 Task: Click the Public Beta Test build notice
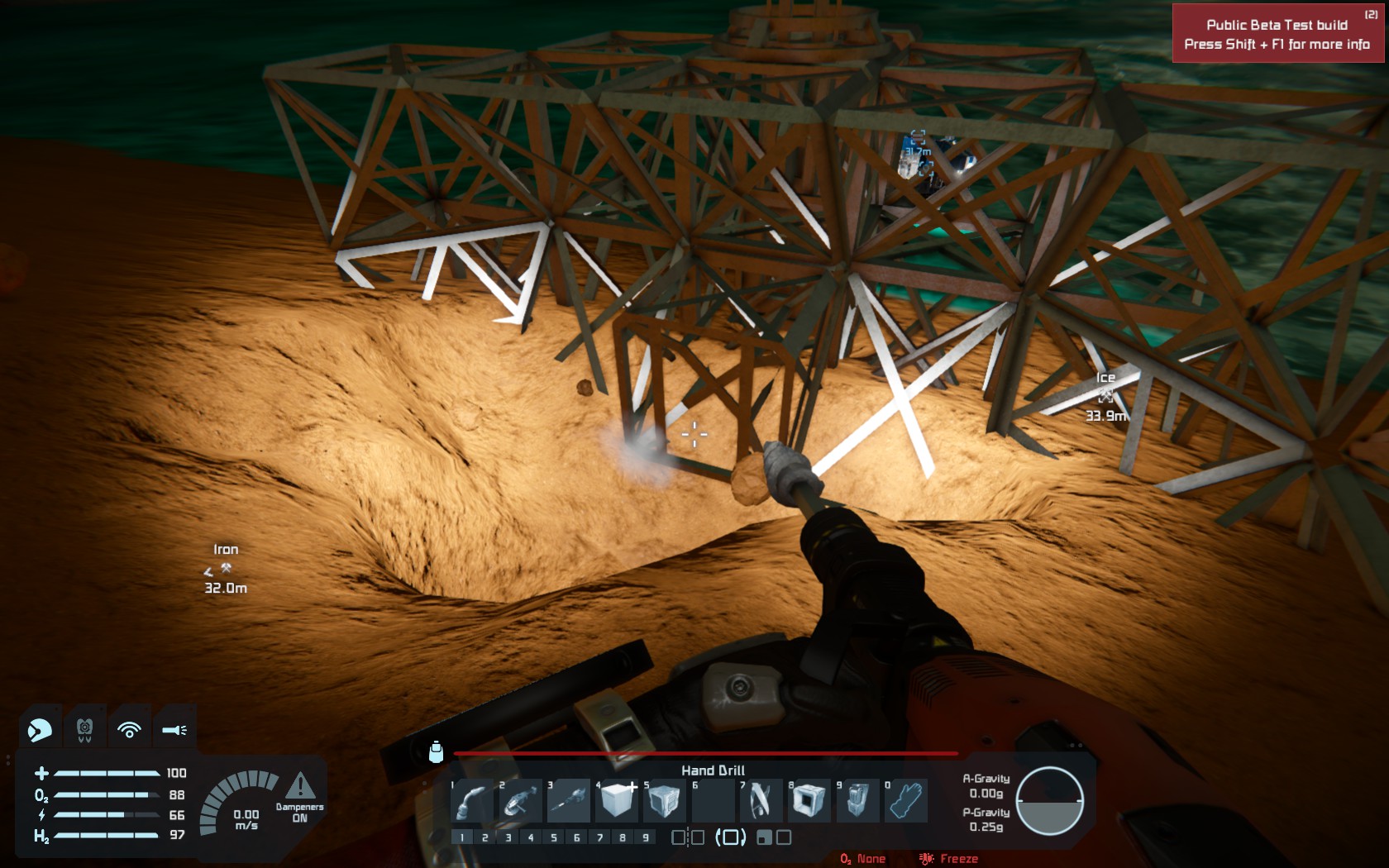pos(1277,34)
